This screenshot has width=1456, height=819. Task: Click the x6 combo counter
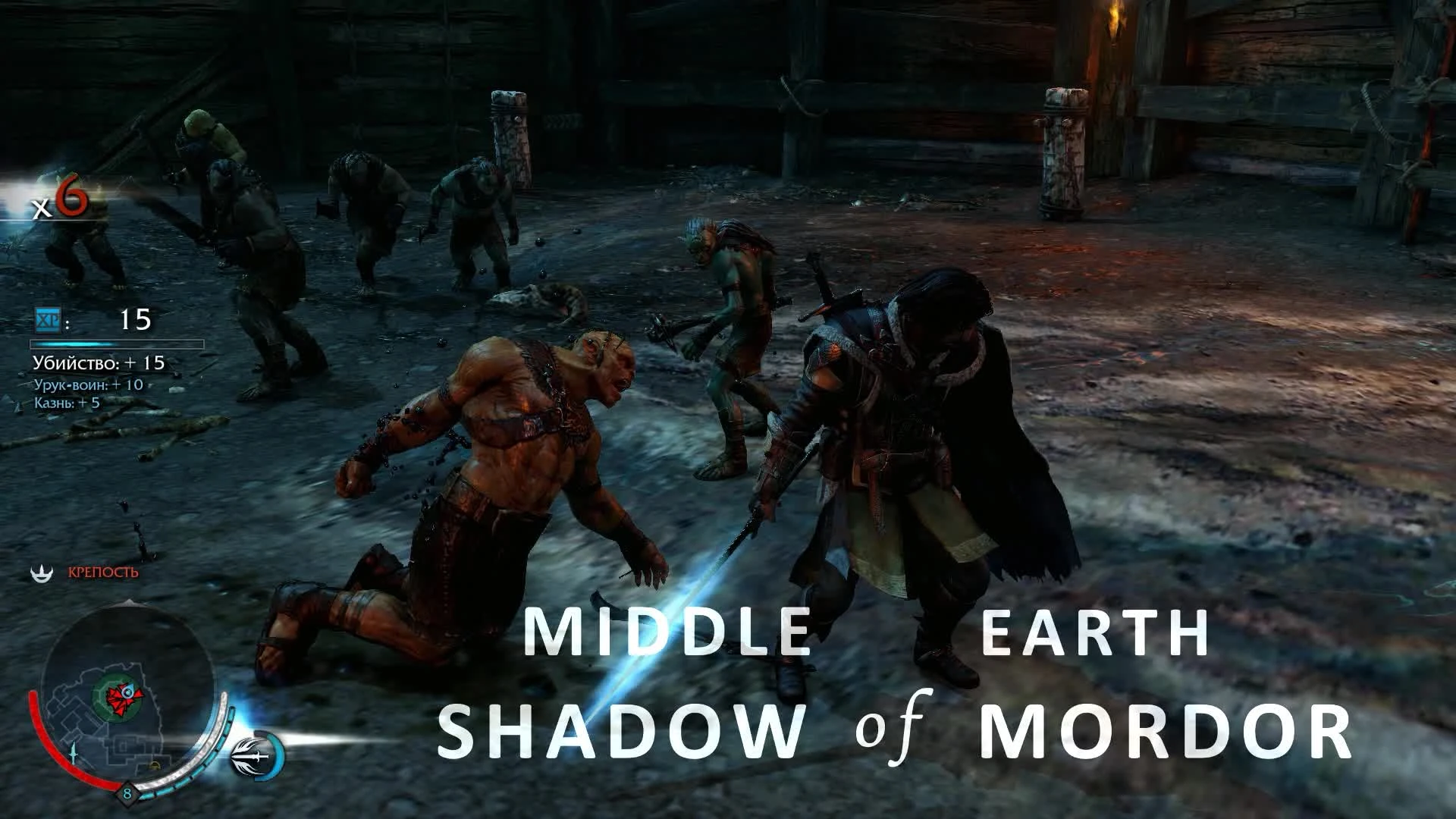click(x=59, y=200)
